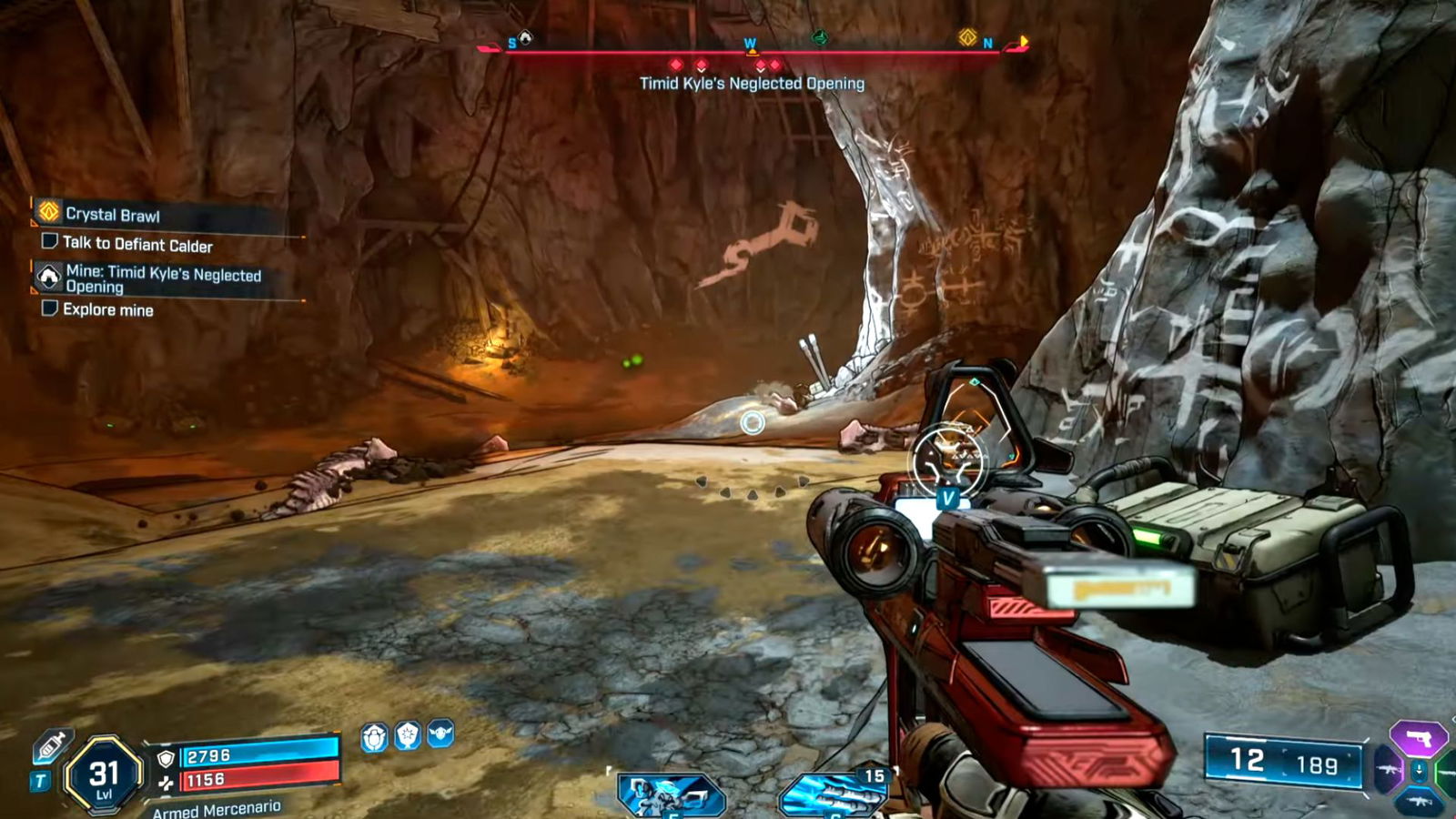
Task: Toggle the first buff icon above the health bar
Action: click(375, 736)
